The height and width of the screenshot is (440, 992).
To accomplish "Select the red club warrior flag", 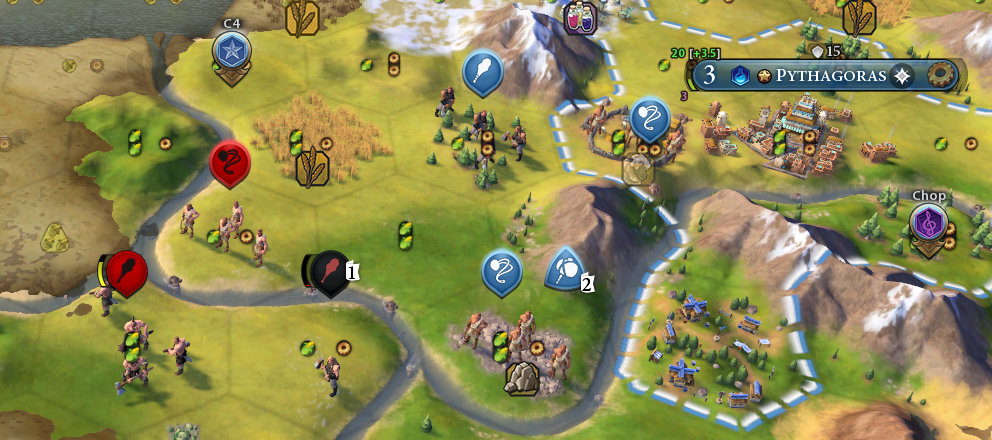I will [127, 270].
